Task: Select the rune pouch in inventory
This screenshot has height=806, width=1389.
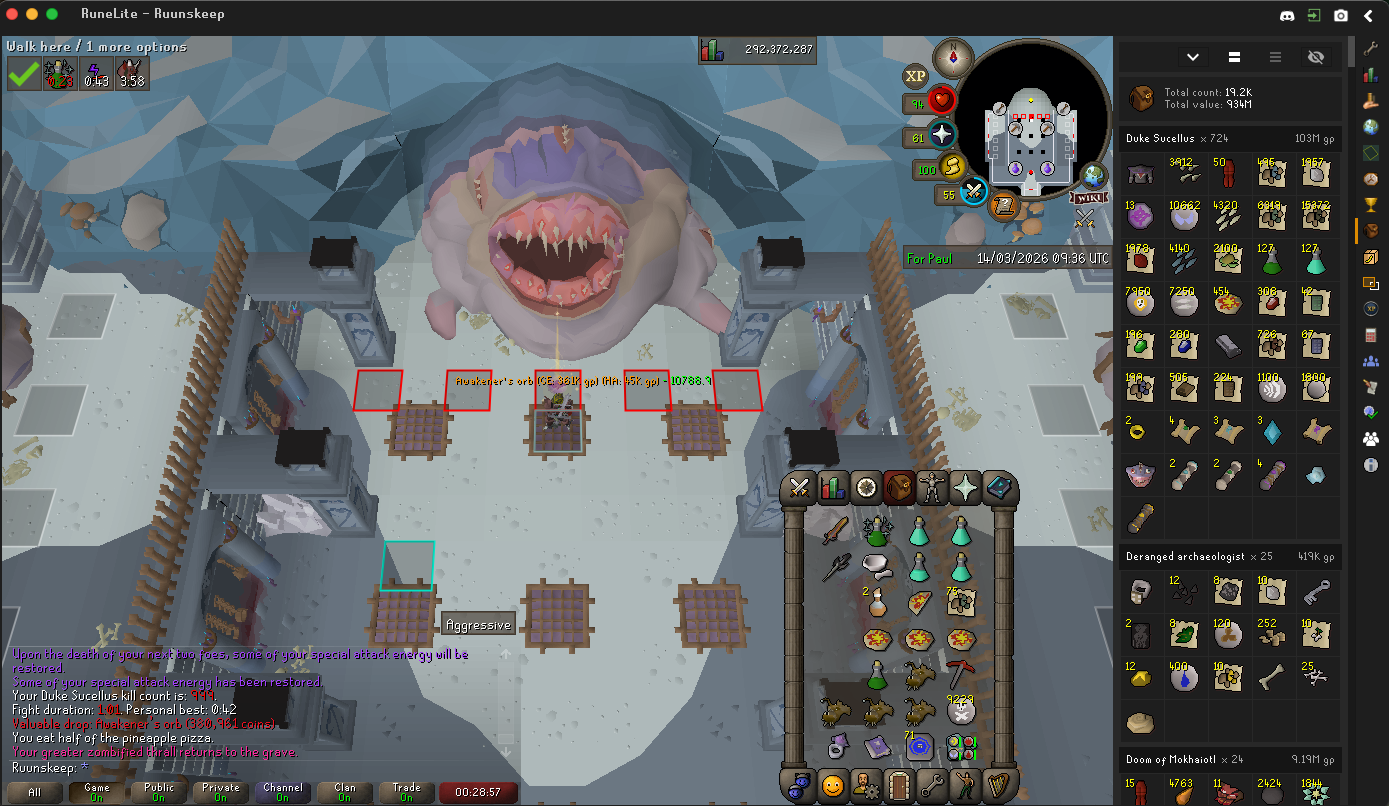Action: pos(959,746)
